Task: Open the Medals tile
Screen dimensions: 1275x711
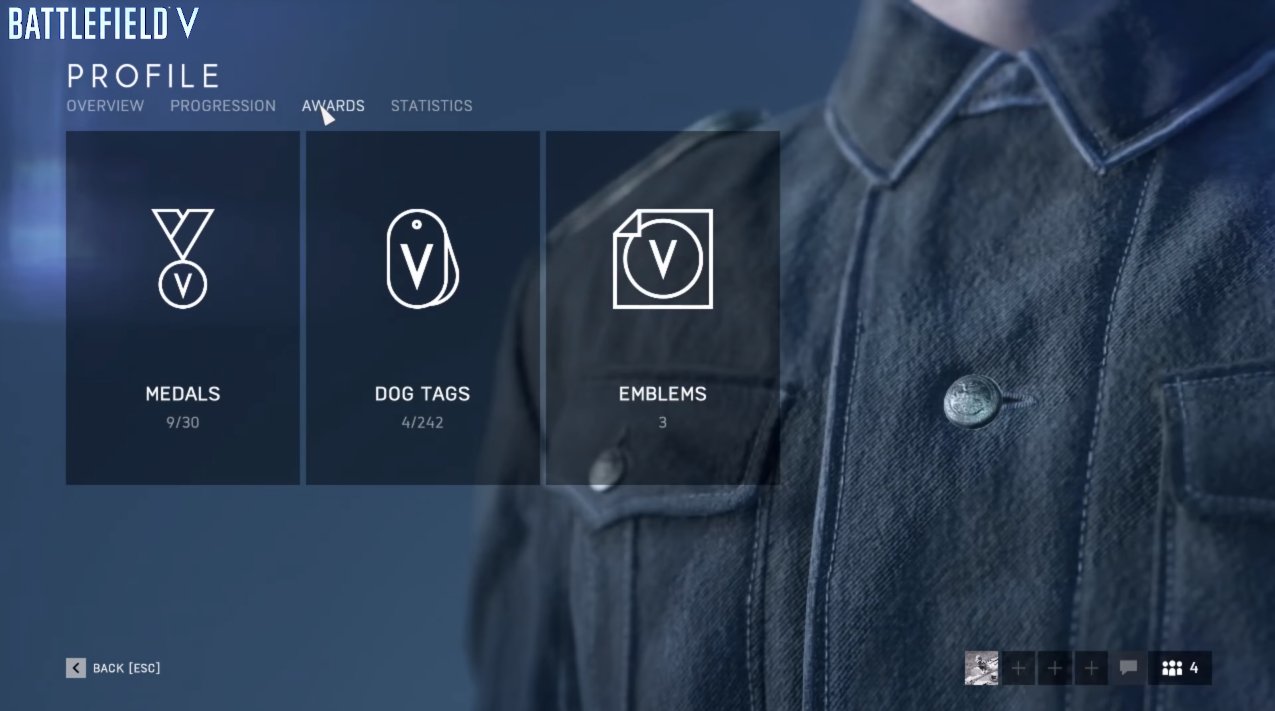Action: (183, 308)
